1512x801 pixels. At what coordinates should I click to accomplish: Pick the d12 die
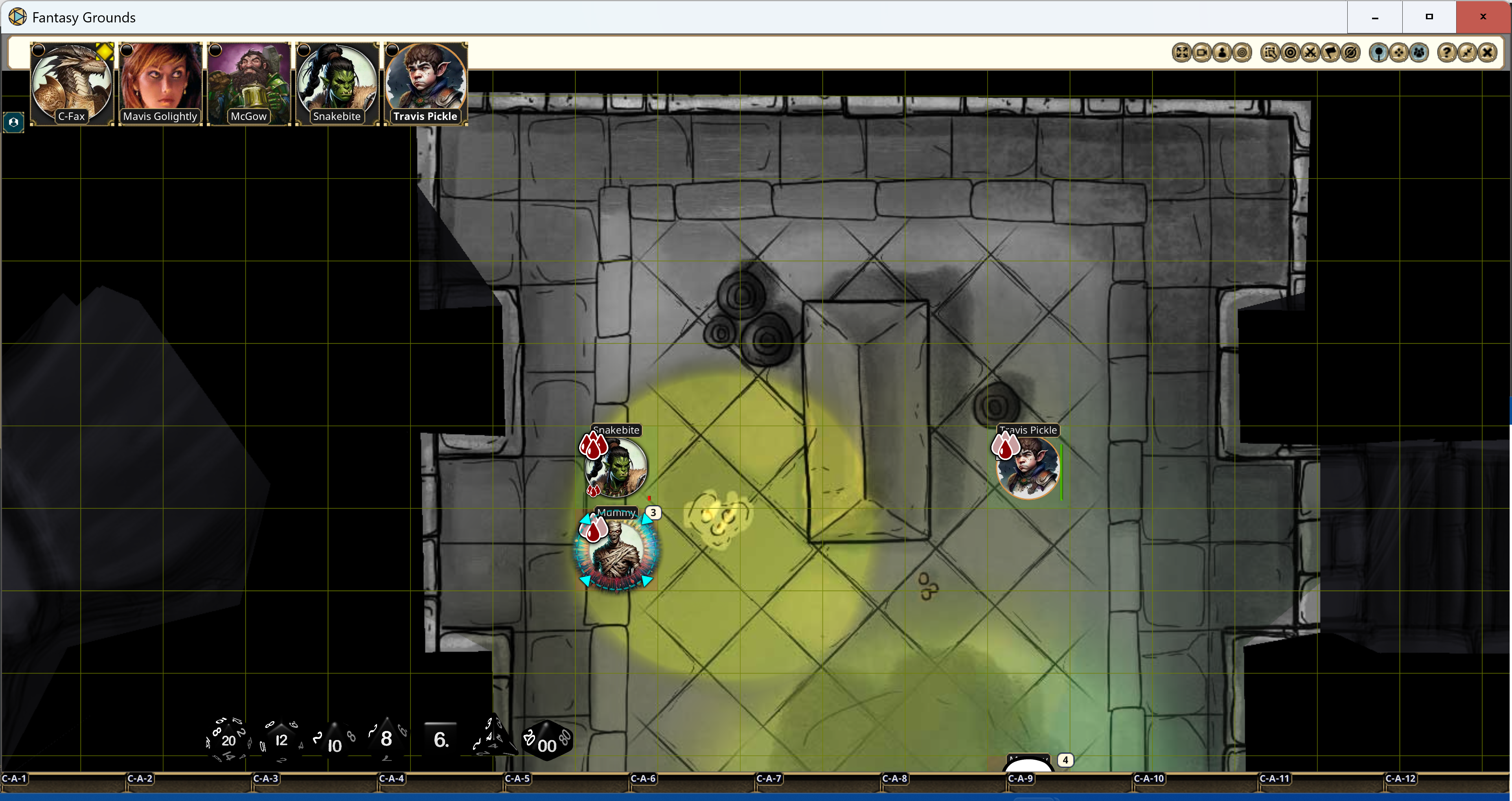281,740
